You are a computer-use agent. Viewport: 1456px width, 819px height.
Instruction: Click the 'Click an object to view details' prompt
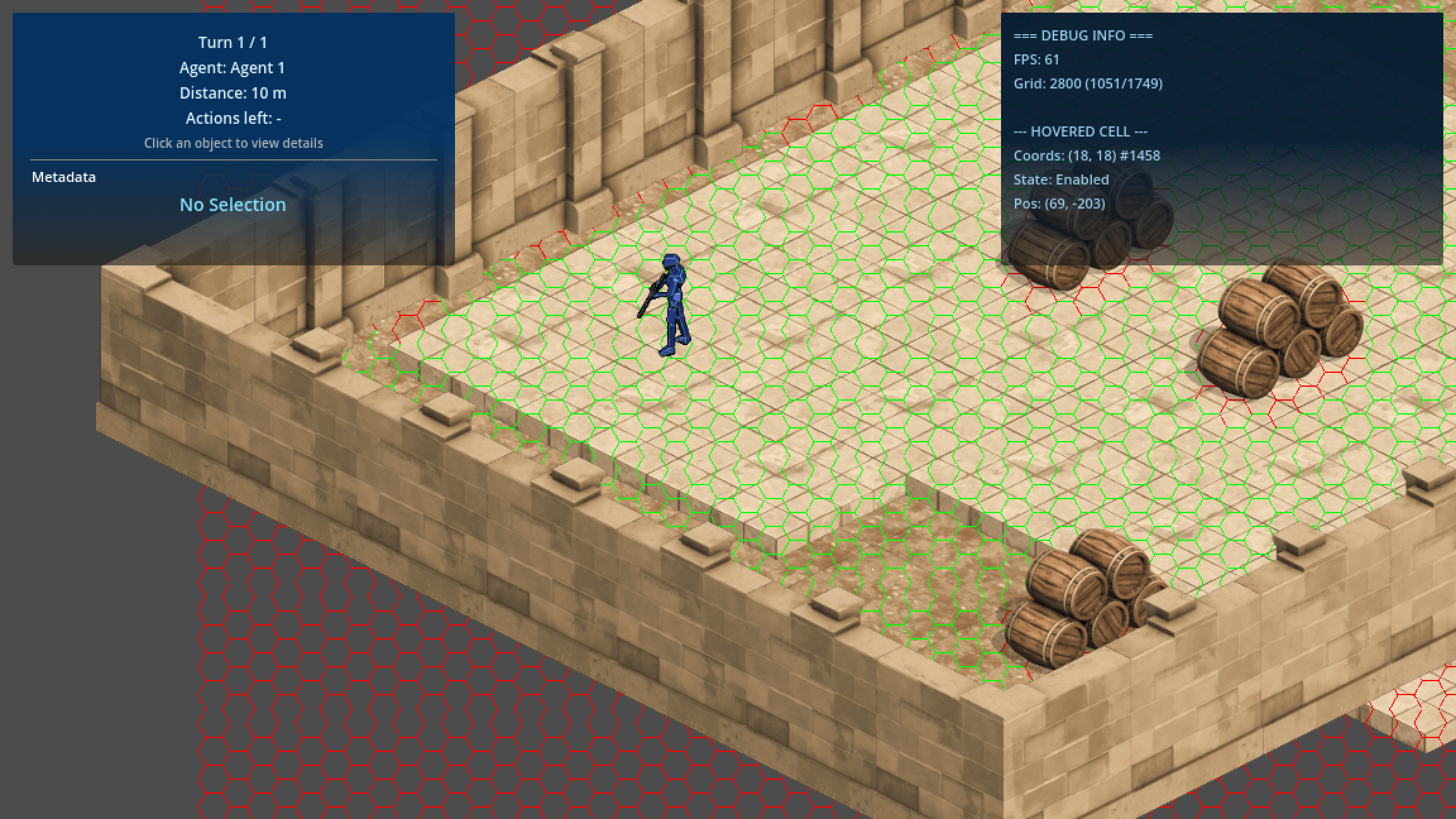point(233,143)
